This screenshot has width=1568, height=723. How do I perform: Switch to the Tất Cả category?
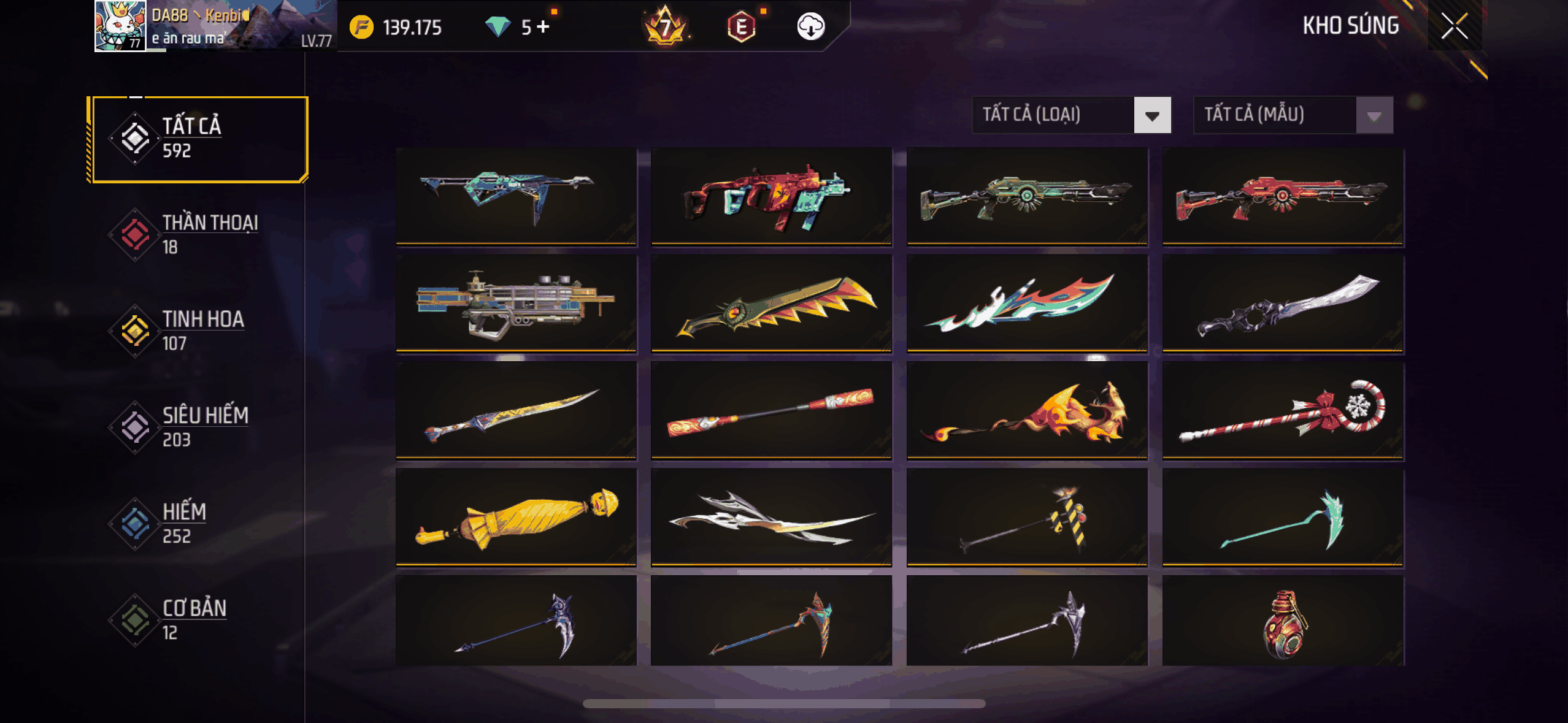tap(198, 139)
